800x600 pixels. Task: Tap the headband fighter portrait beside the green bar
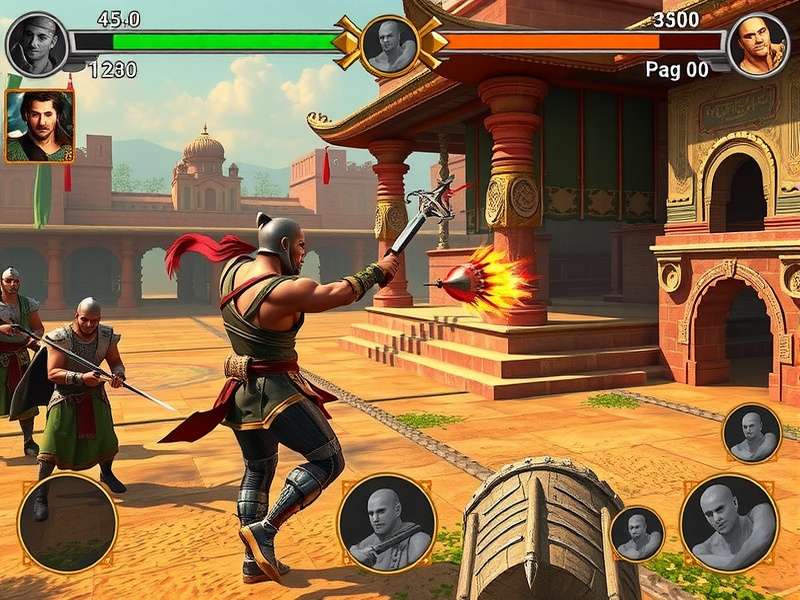[x=37, y=45]
